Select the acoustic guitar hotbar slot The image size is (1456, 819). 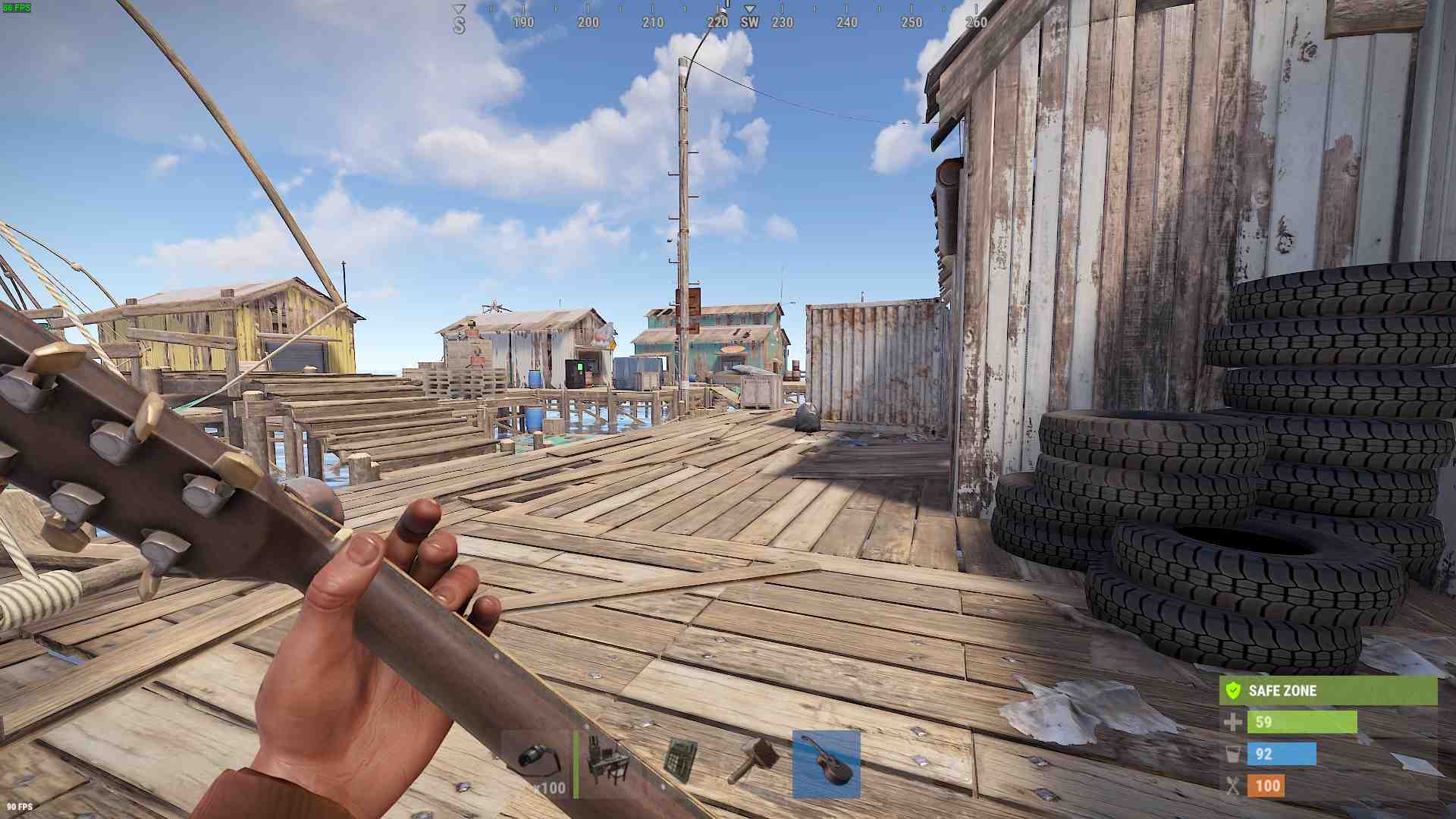(826, 764)
